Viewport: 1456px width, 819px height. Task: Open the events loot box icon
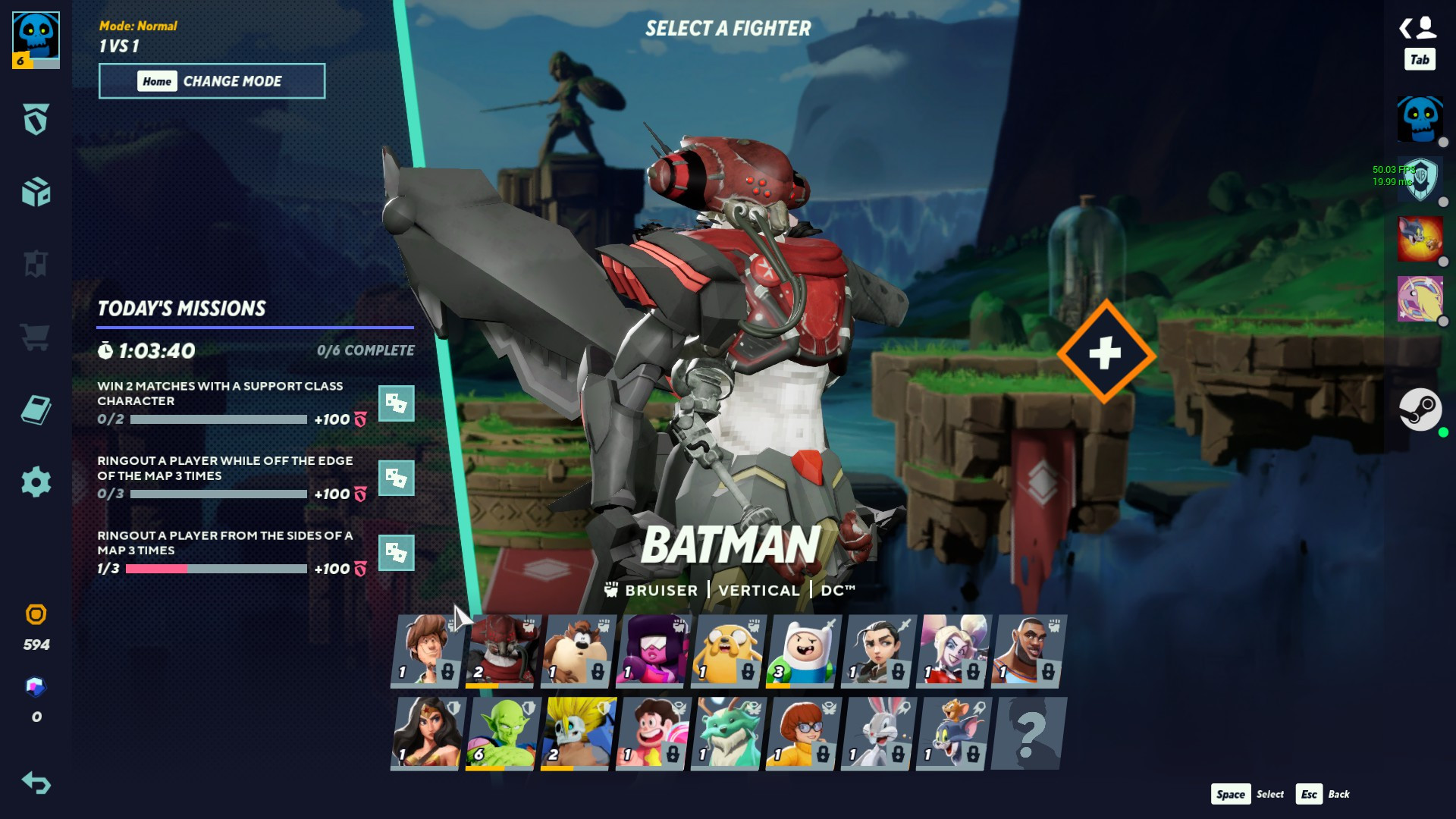(x=35, y=193)
